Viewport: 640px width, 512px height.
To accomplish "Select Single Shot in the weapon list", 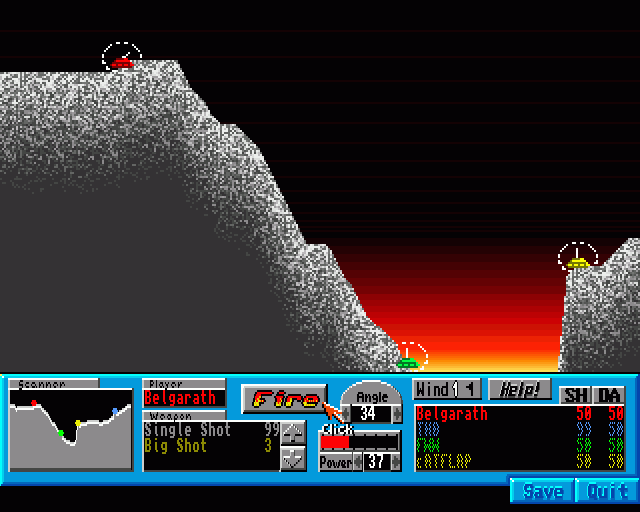I will pyautogui.click(x=188, y=430).
